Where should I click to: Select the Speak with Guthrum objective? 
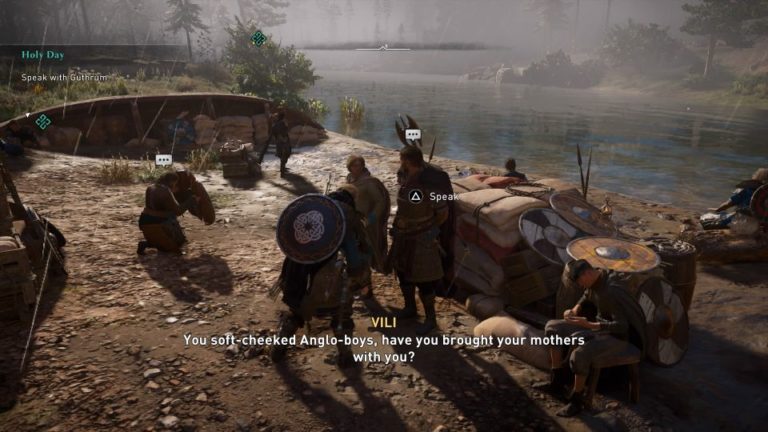(61, 77)
